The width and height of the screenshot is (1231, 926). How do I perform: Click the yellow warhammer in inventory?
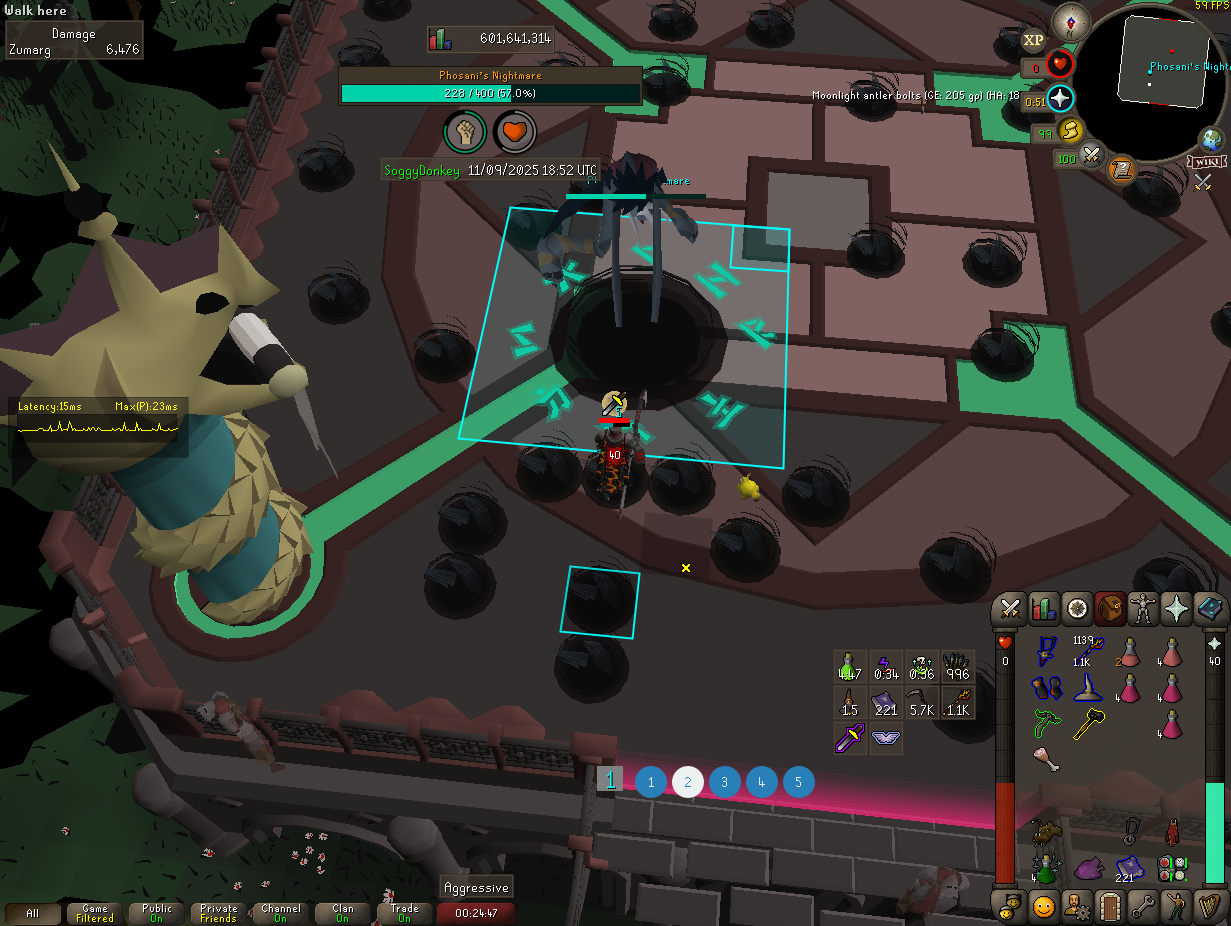[x=1089, y=724]
